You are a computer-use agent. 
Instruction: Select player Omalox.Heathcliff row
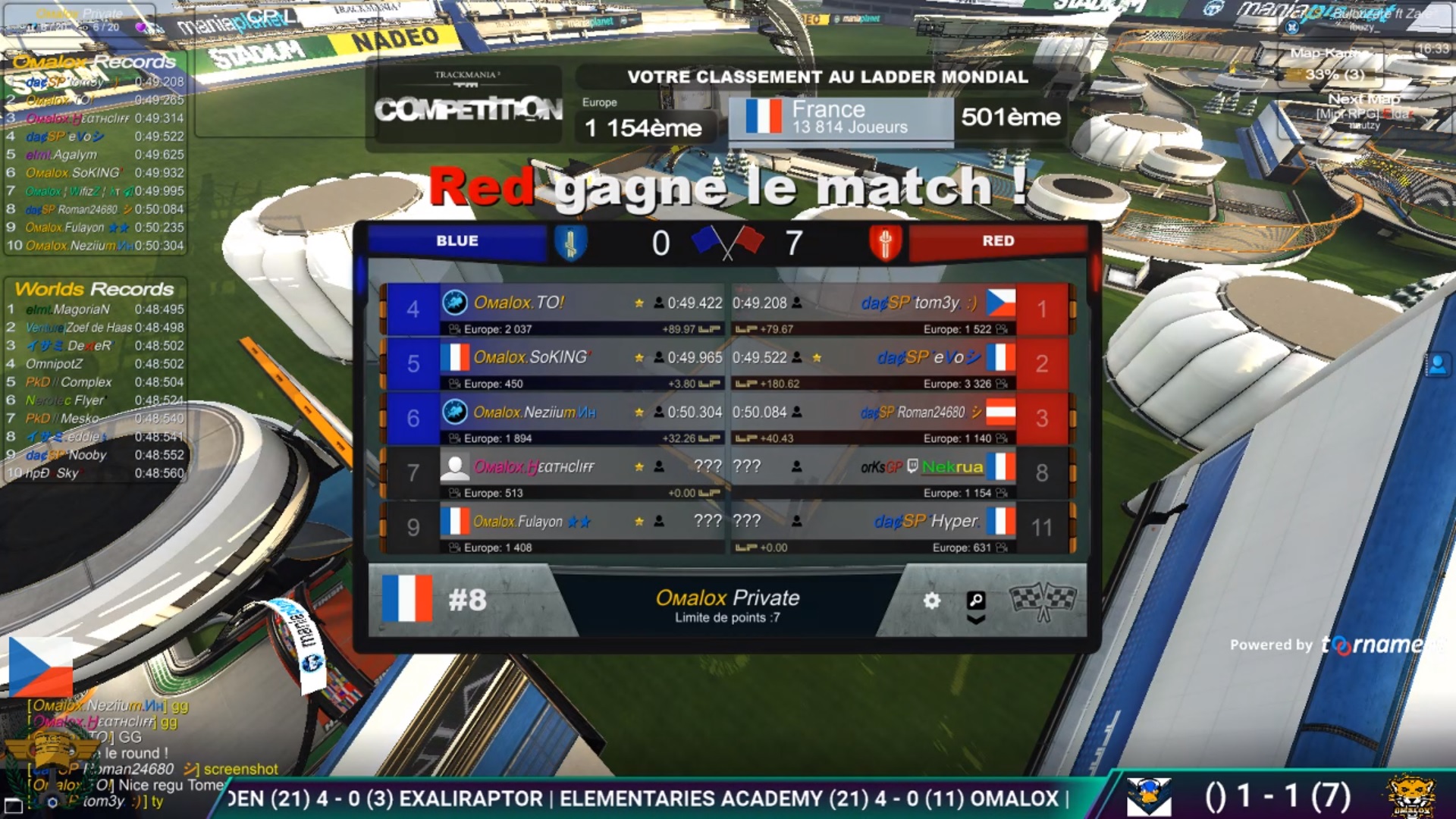533,467
